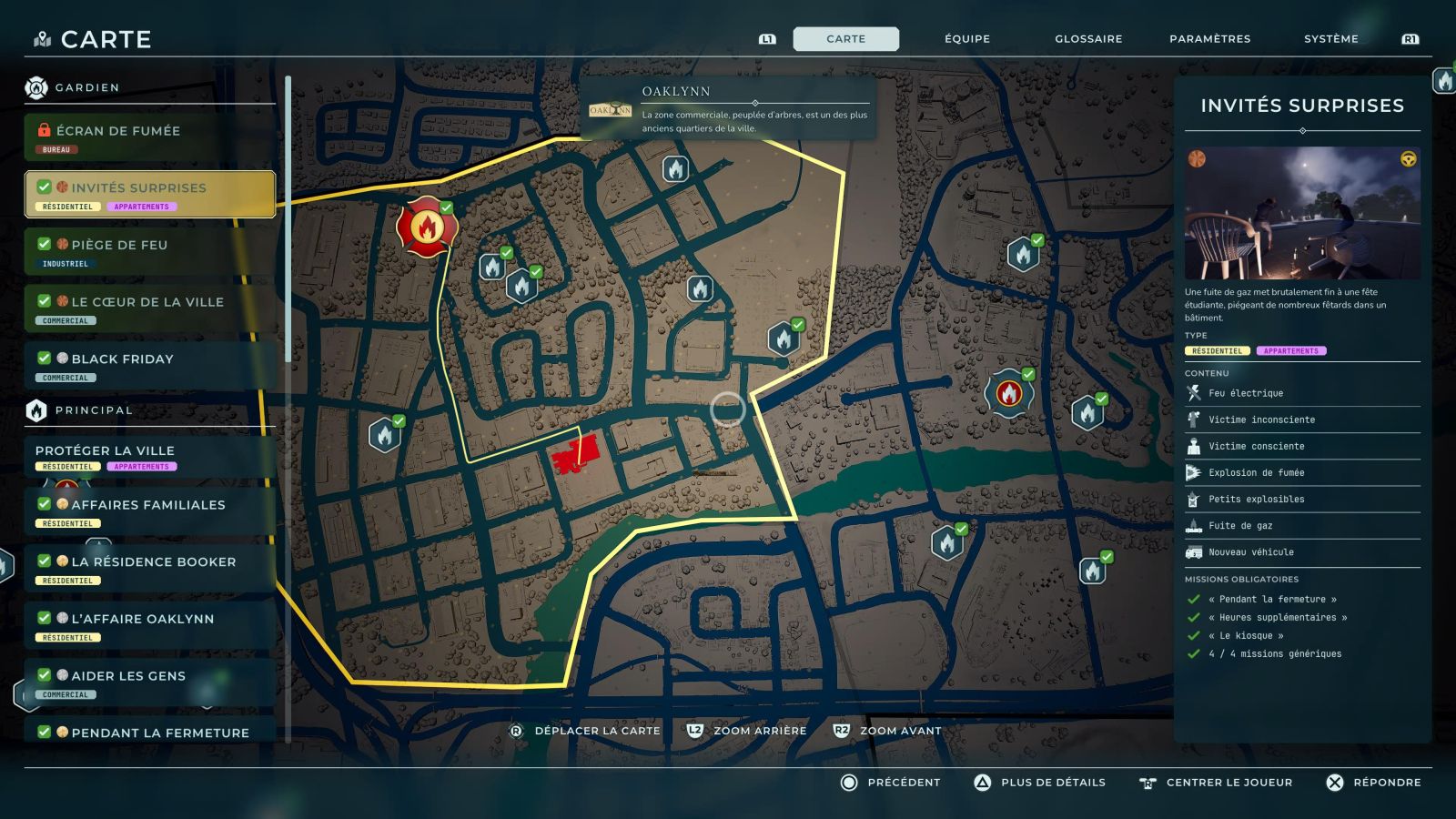Screen dimensions: 1456x819
Task: Select the Carte tab
Action: tap(845, 39)
